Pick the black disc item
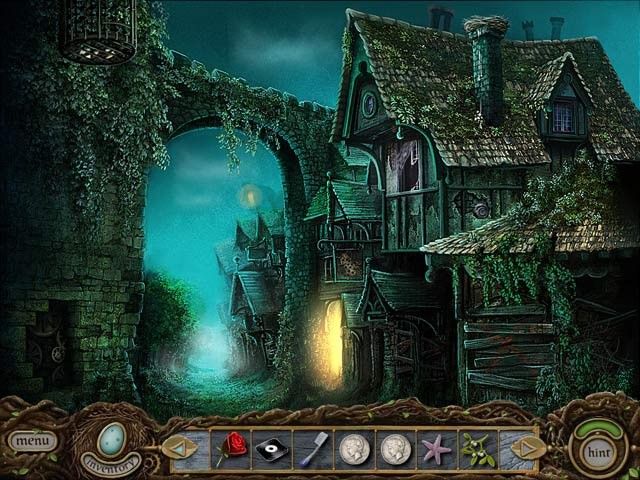640x480 pixels. (273, 447)
